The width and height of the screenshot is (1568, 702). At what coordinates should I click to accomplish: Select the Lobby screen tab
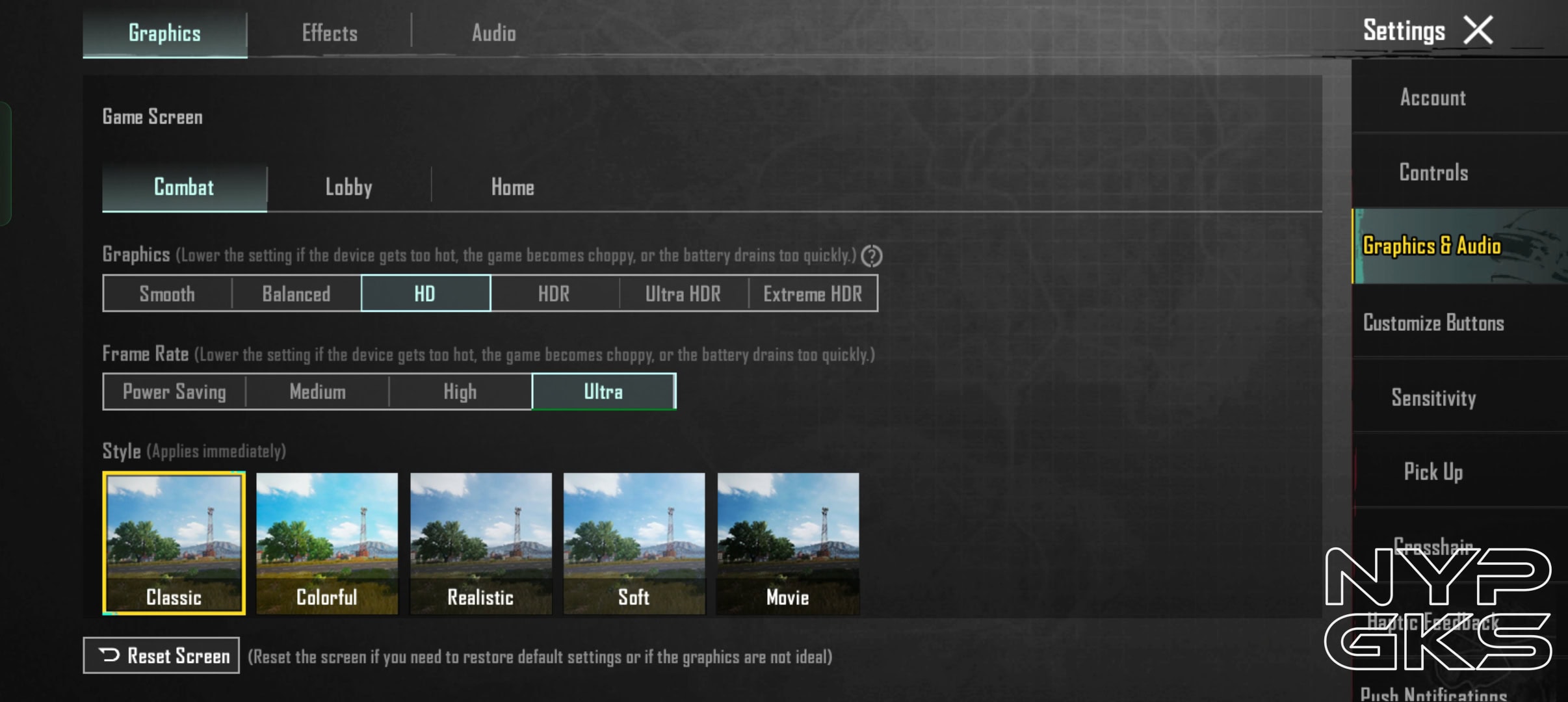click(348, 187)
